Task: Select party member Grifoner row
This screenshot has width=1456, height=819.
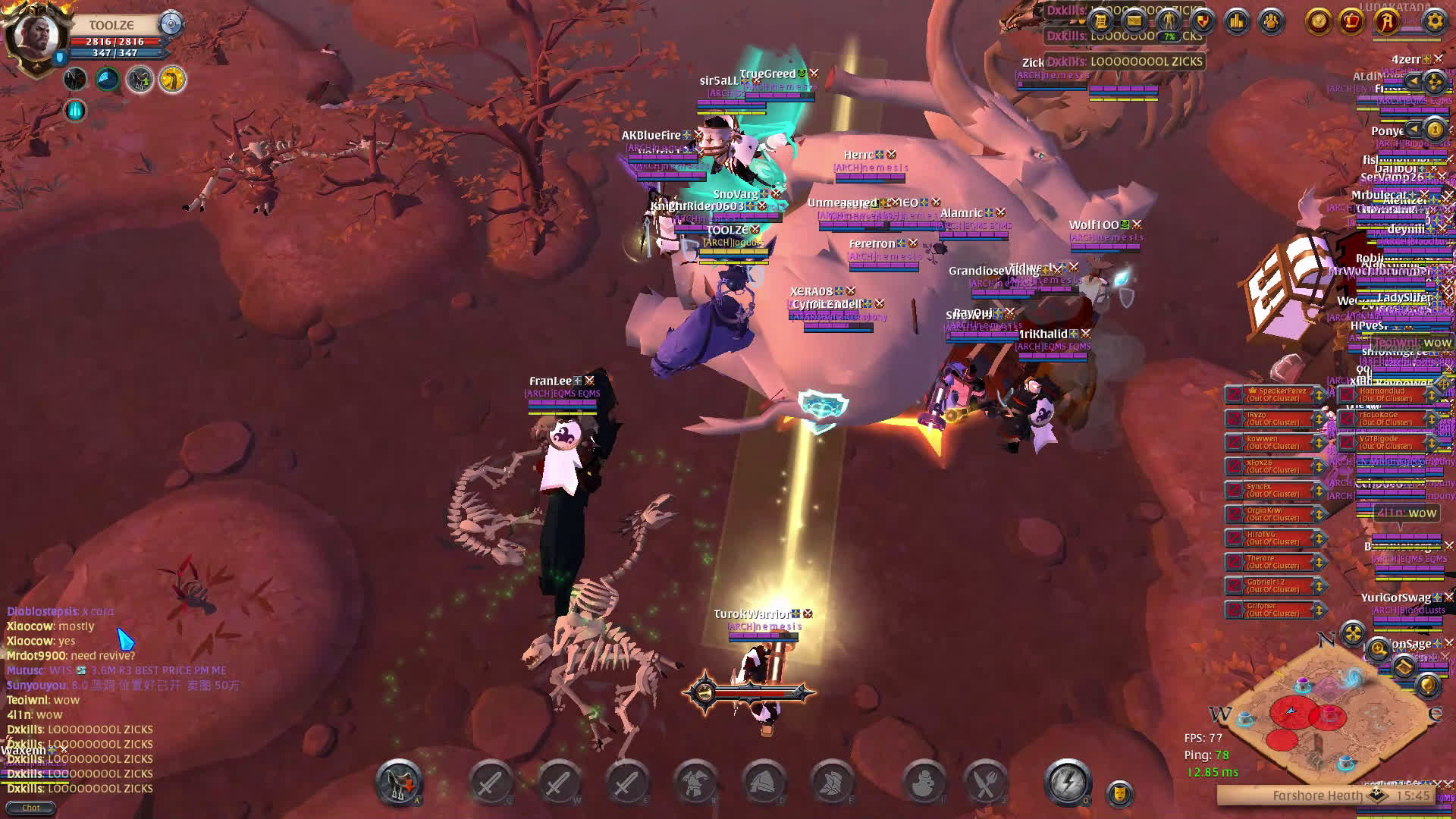Action: [1276, 609]
